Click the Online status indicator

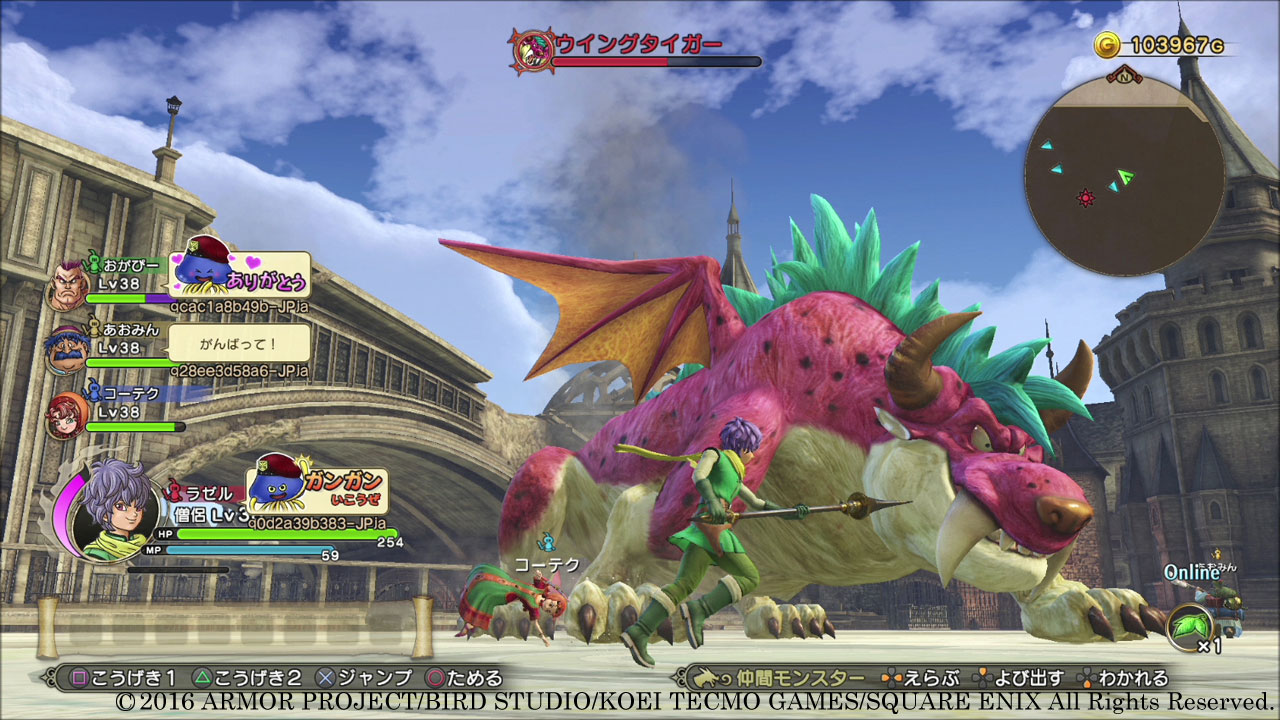point(1191,573)
